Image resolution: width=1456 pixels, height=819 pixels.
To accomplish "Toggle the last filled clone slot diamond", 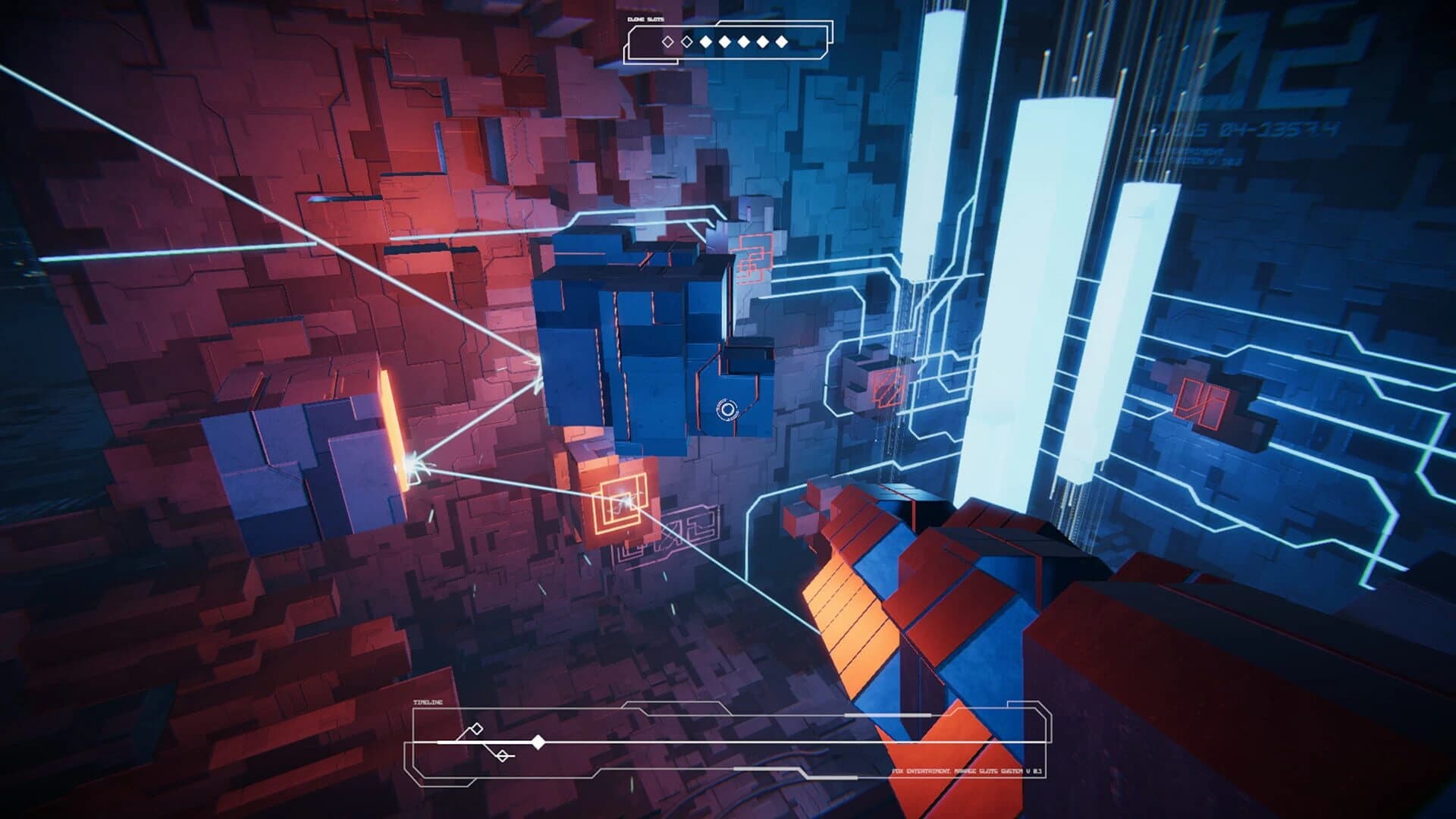I will pos(782,42).
